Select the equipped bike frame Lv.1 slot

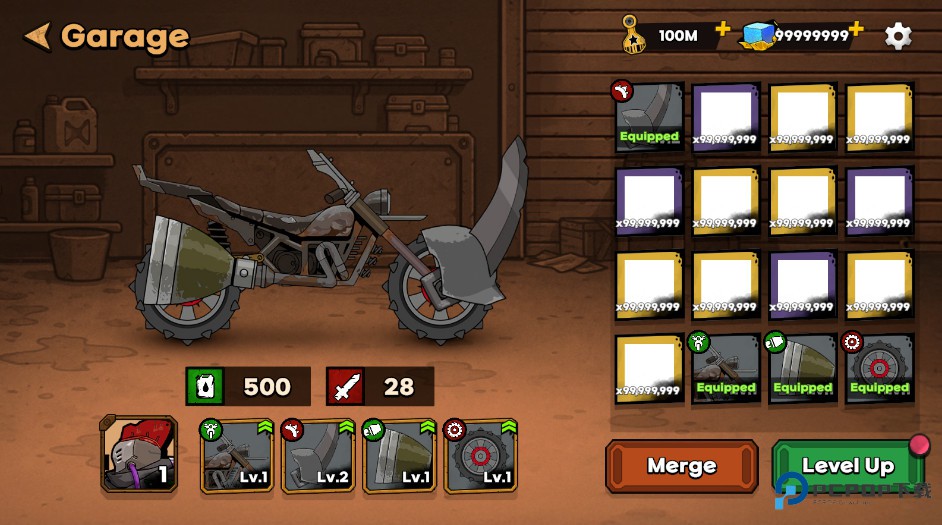click(237, 456)
